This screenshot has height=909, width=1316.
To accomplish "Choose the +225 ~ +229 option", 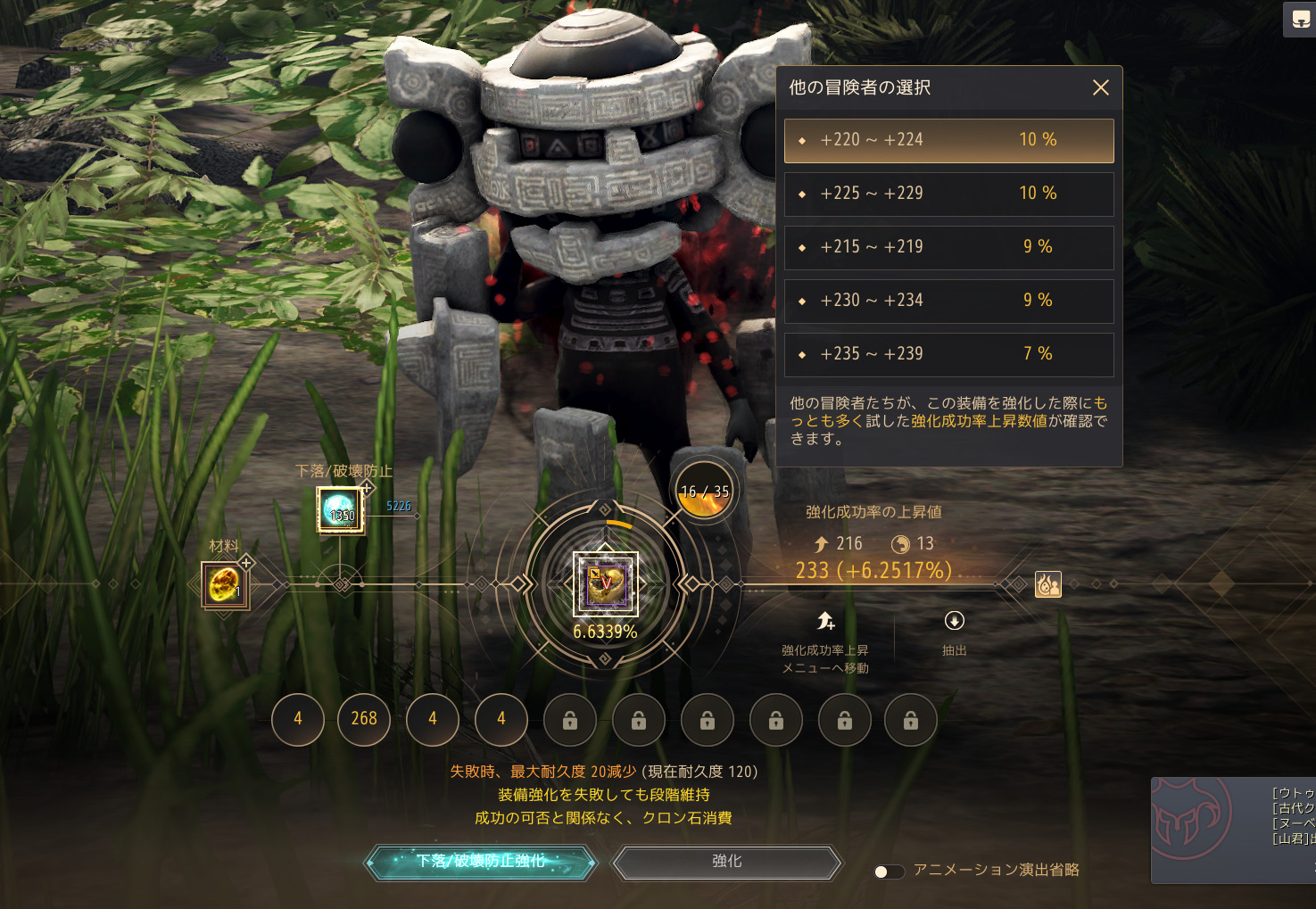I will (948, 194).
